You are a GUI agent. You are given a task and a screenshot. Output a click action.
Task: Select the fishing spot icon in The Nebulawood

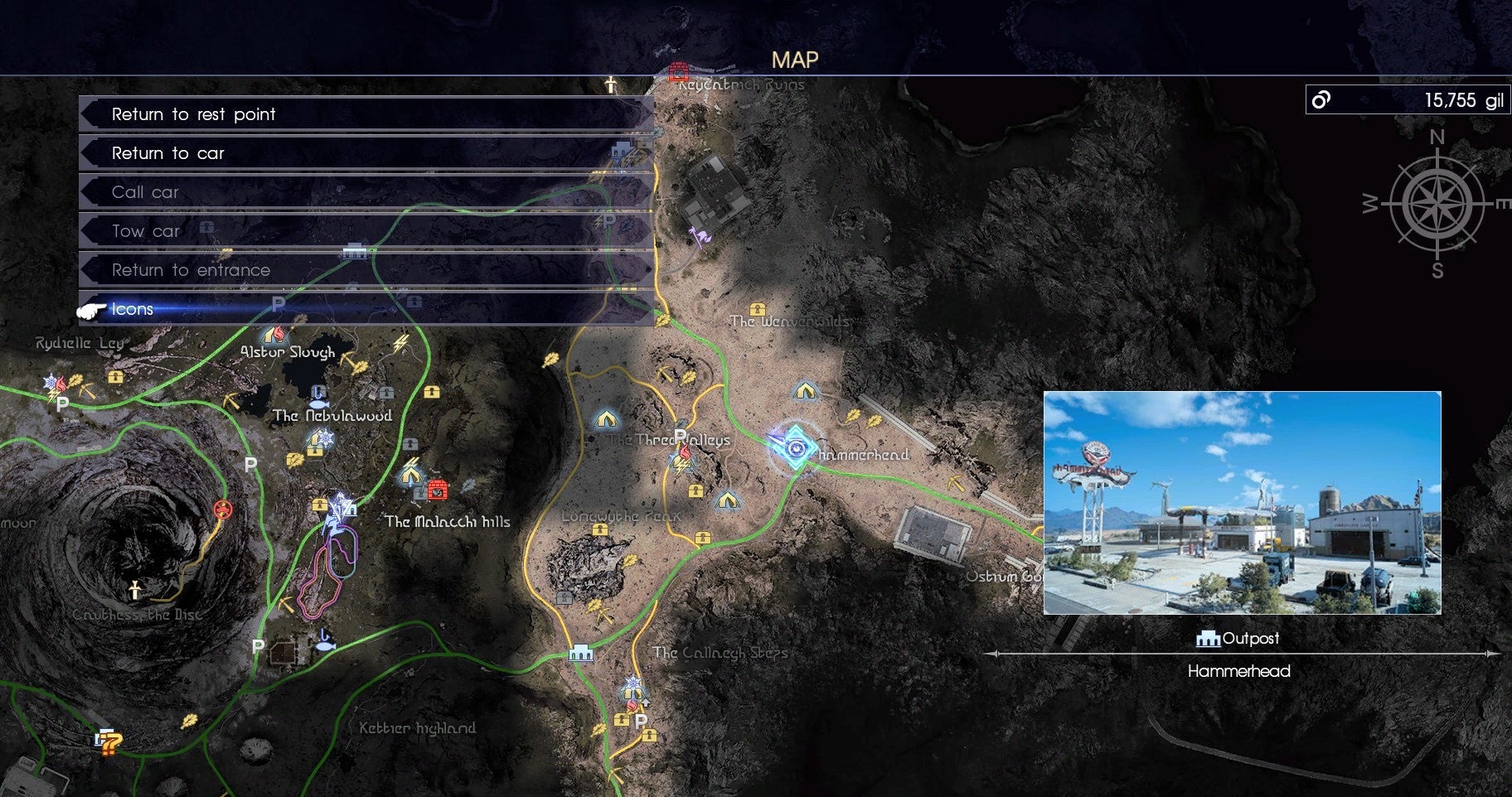319,403
